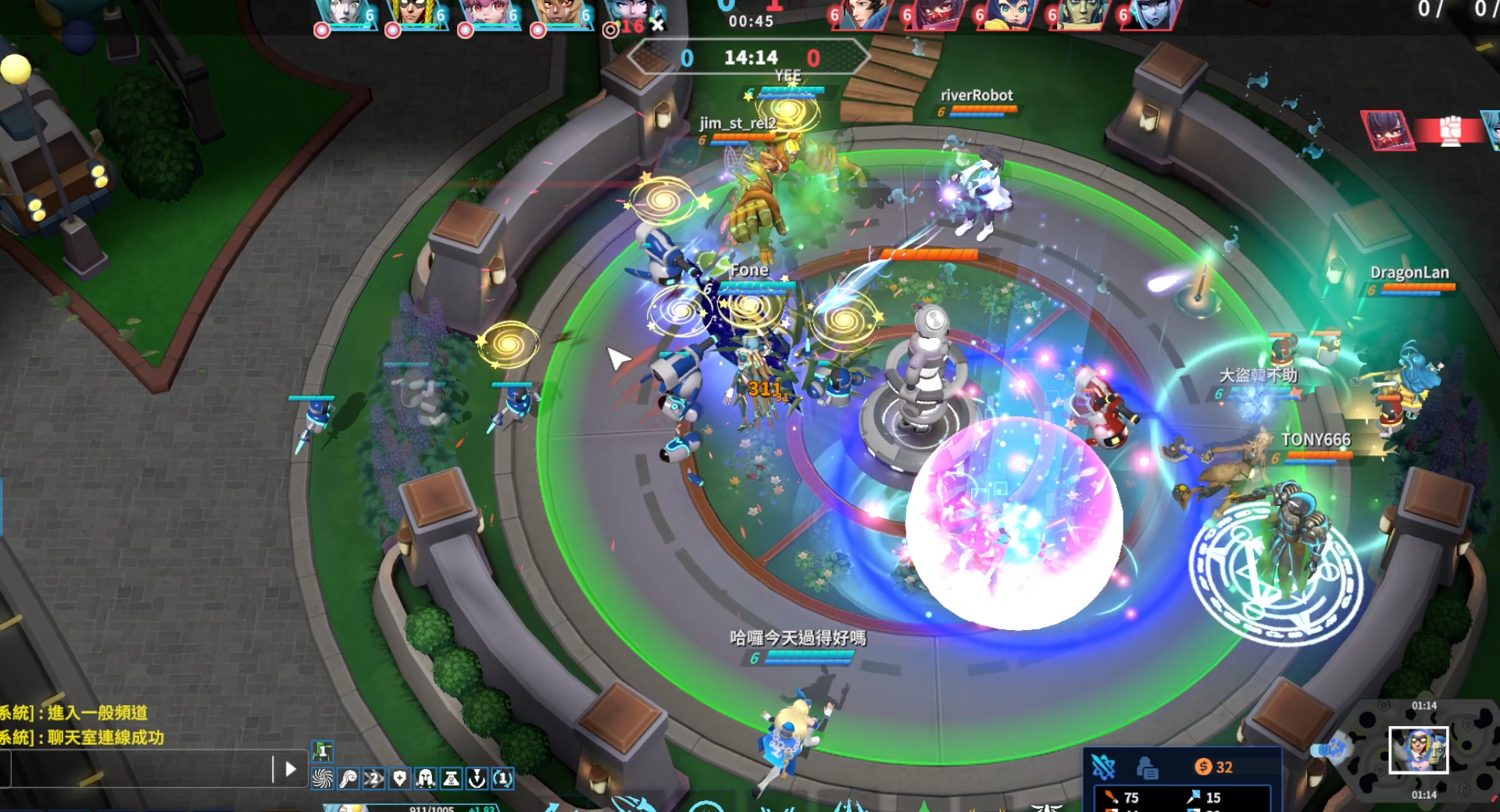Open the player profile card tab
The width and height of the screenshot is (1500, 812).
coord(1146,768)
